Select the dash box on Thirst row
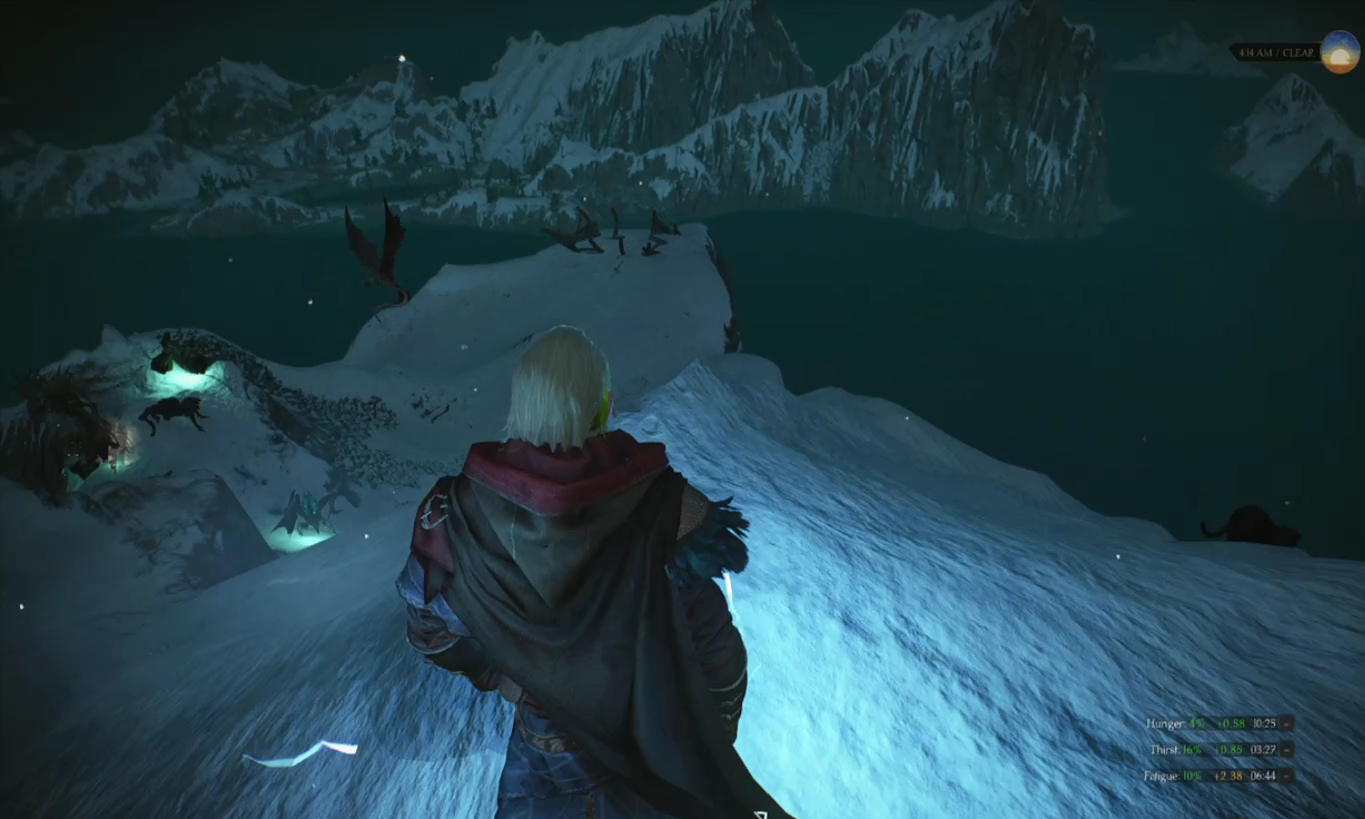The height and width of the screenshot is (819, 1365). tap(1287, 749)
